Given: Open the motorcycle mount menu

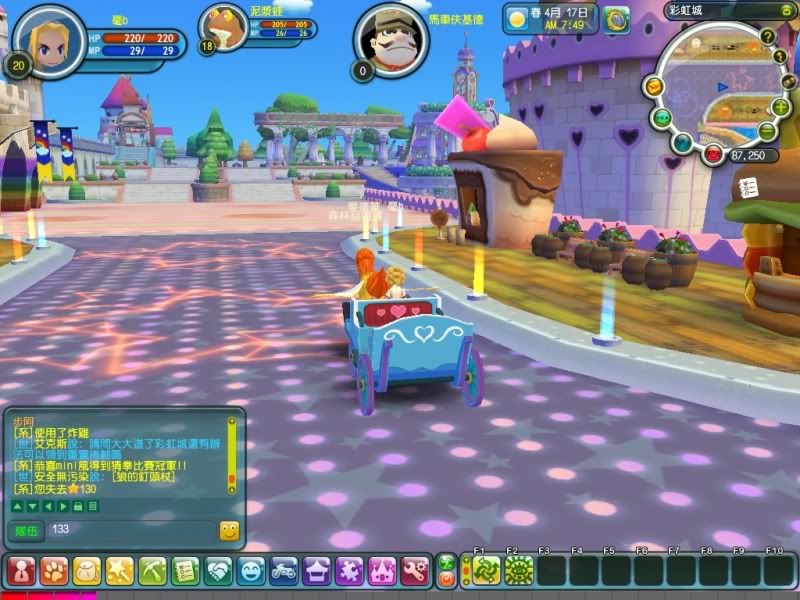Looking at the screenshot, I should [284, 571].
